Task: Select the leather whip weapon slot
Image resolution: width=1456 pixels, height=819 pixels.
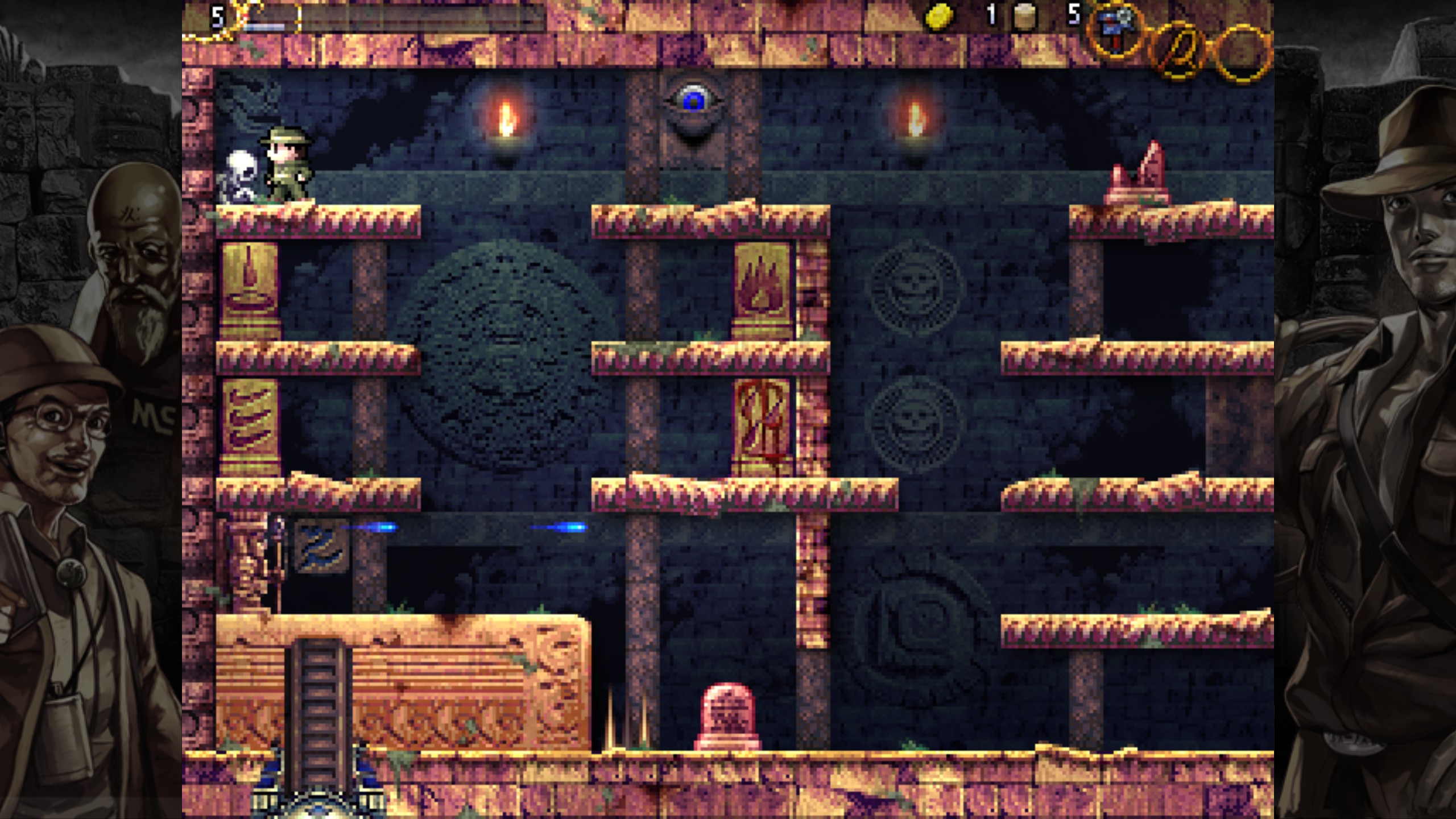Action: coord(1178,49)
